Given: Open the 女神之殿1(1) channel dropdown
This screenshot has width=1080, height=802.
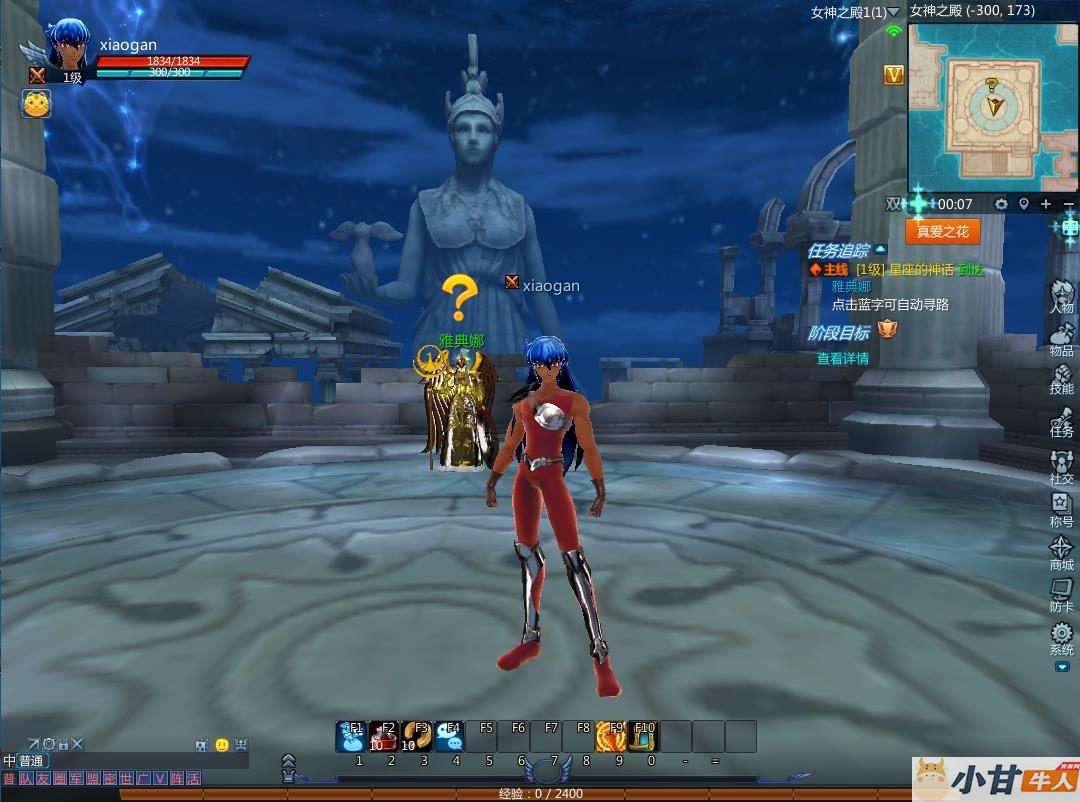Looking at the screenshot, I should pos(893,12).
